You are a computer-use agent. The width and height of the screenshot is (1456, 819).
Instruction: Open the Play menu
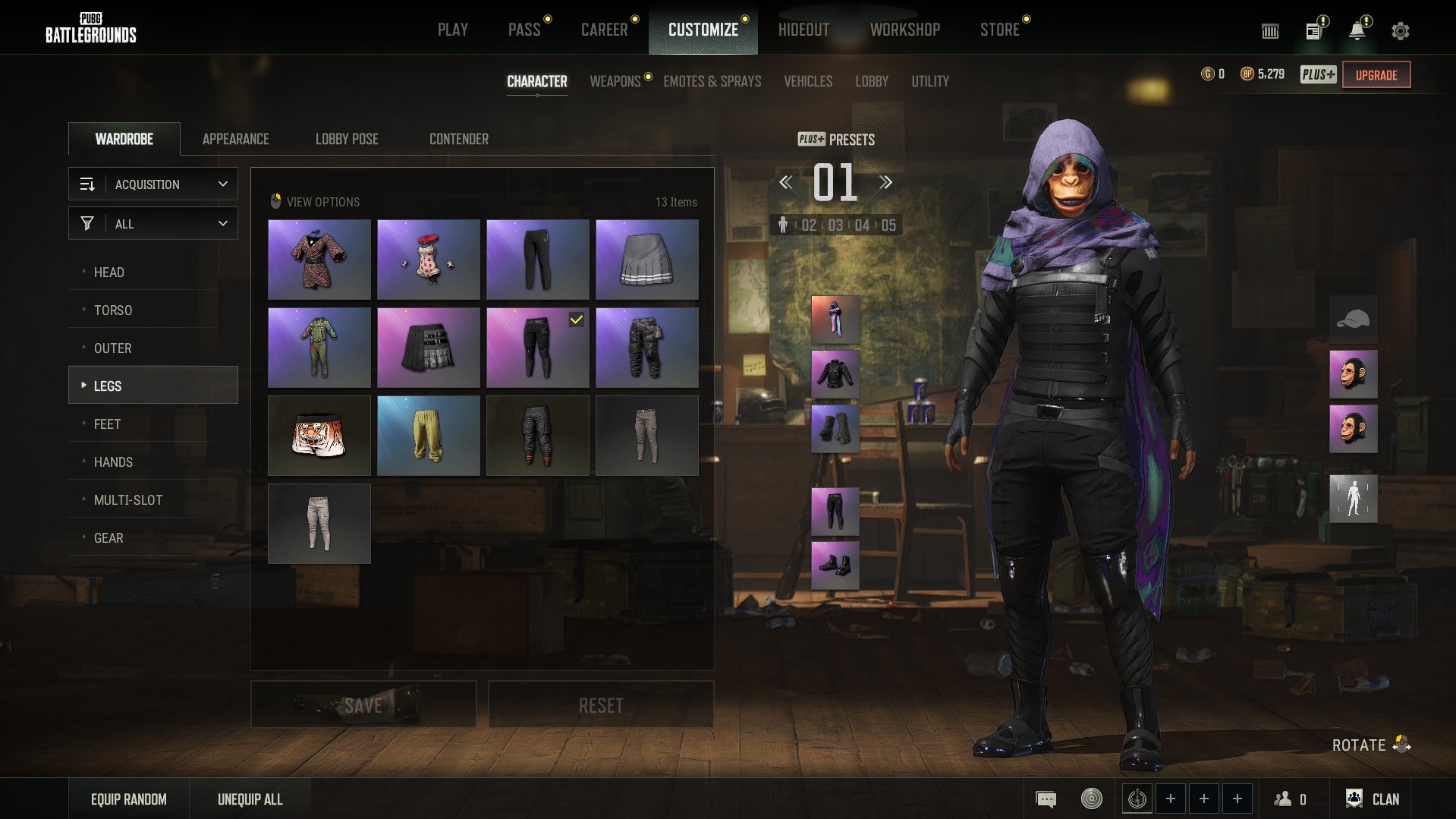coord(452,30)
